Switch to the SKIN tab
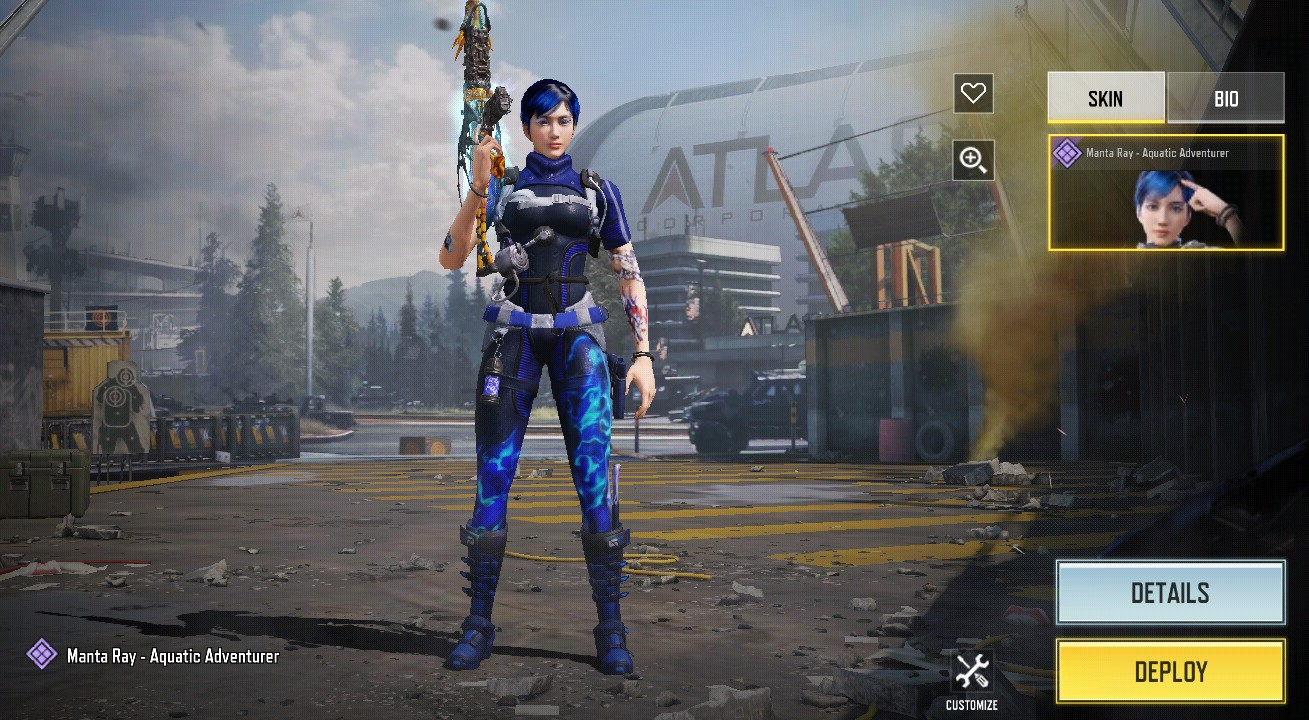The height and width of the screenshot is (720, 1309). (1105, 98)
